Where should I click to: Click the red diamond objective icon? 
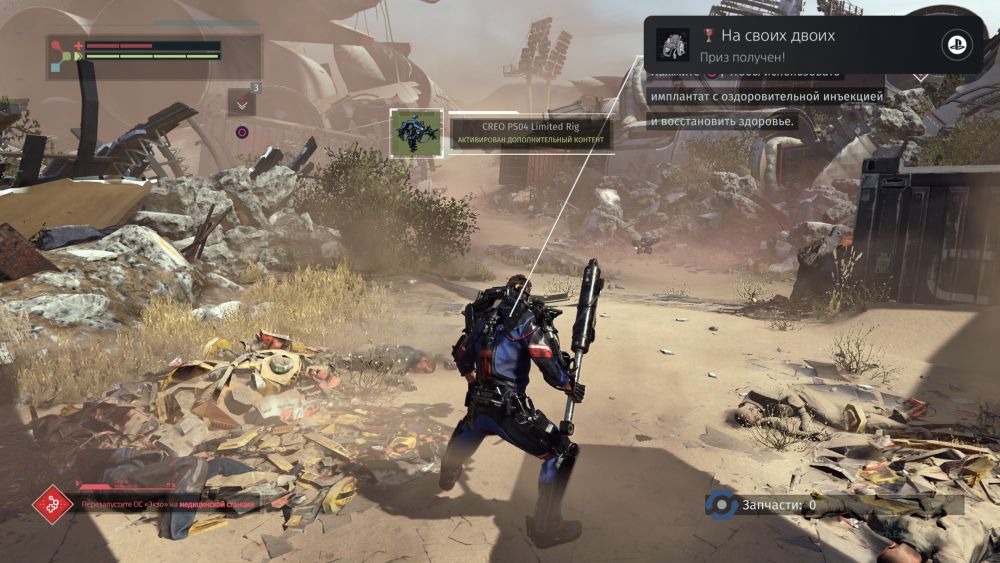53,504
